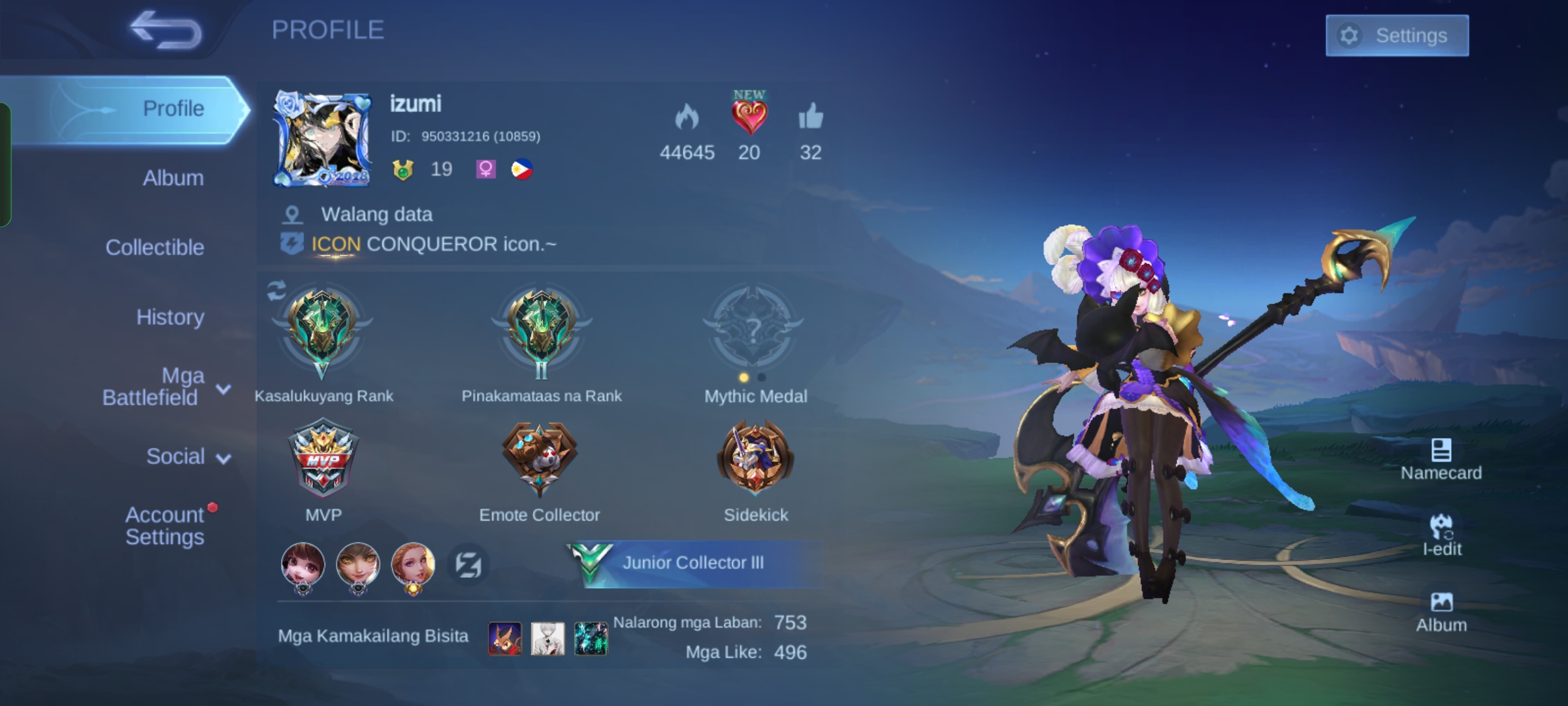Choose I-edit for the displayed hero
The height and width of the screenshot is (706, 1568).
coord(1441,535)
